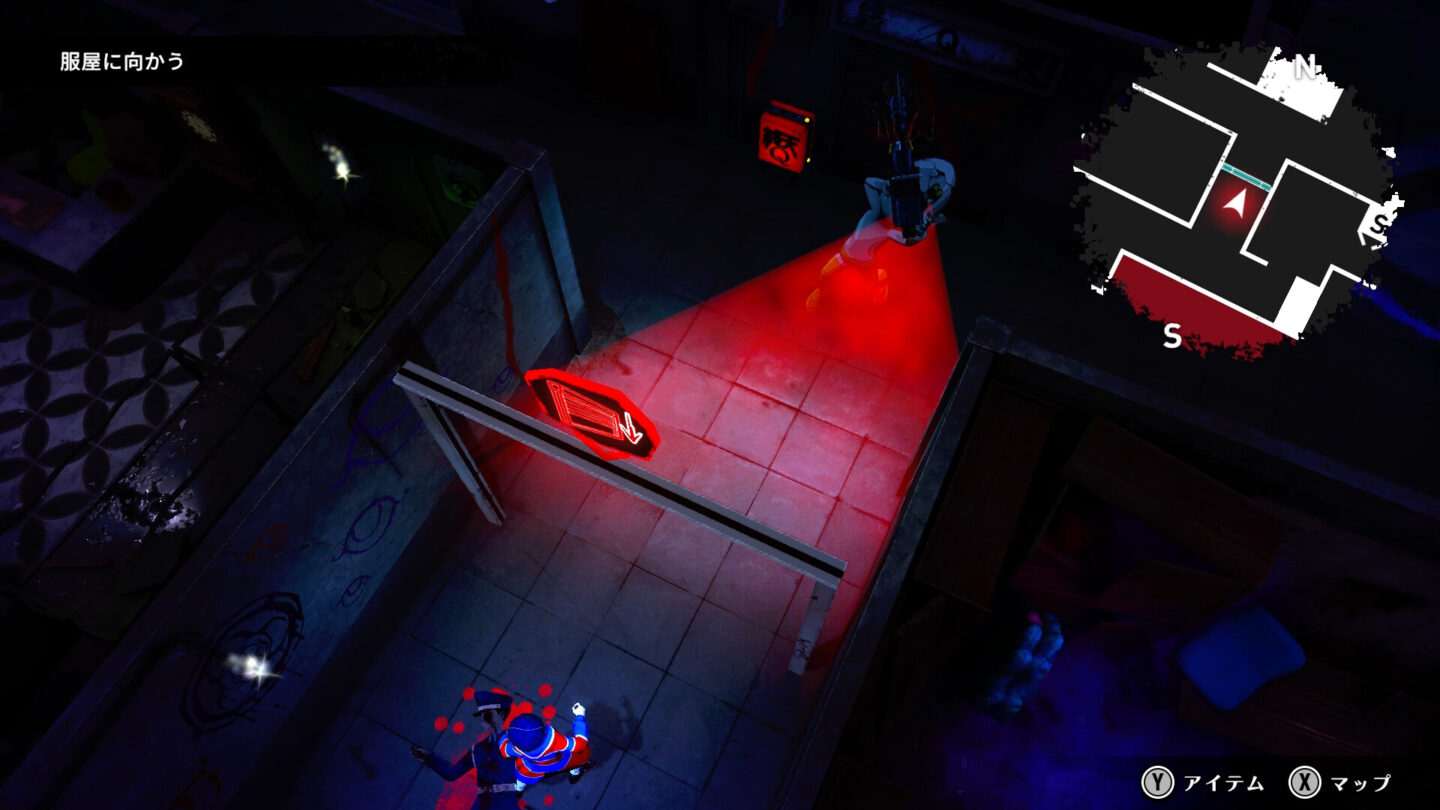Click the N compass marker on the minimap
This screenshot has width=1440, height=810.
(x=1305, y=68)
